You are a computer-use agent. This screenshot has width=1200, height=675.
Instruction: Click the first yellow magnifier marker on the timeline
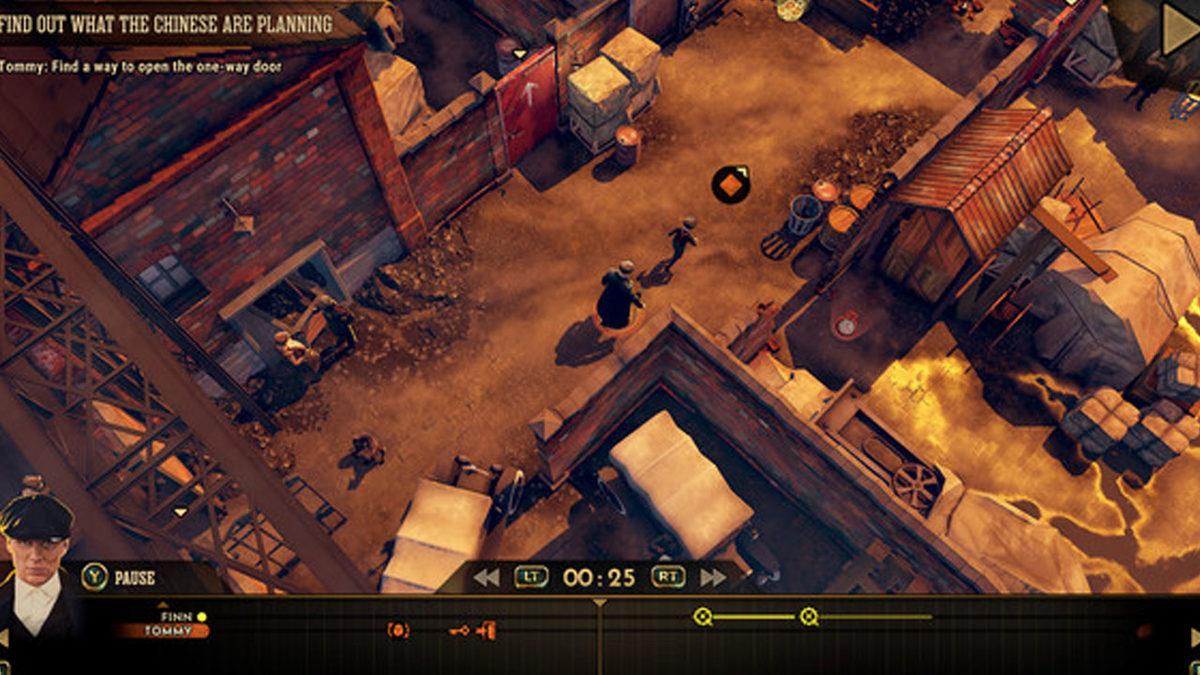pos(703,617)
